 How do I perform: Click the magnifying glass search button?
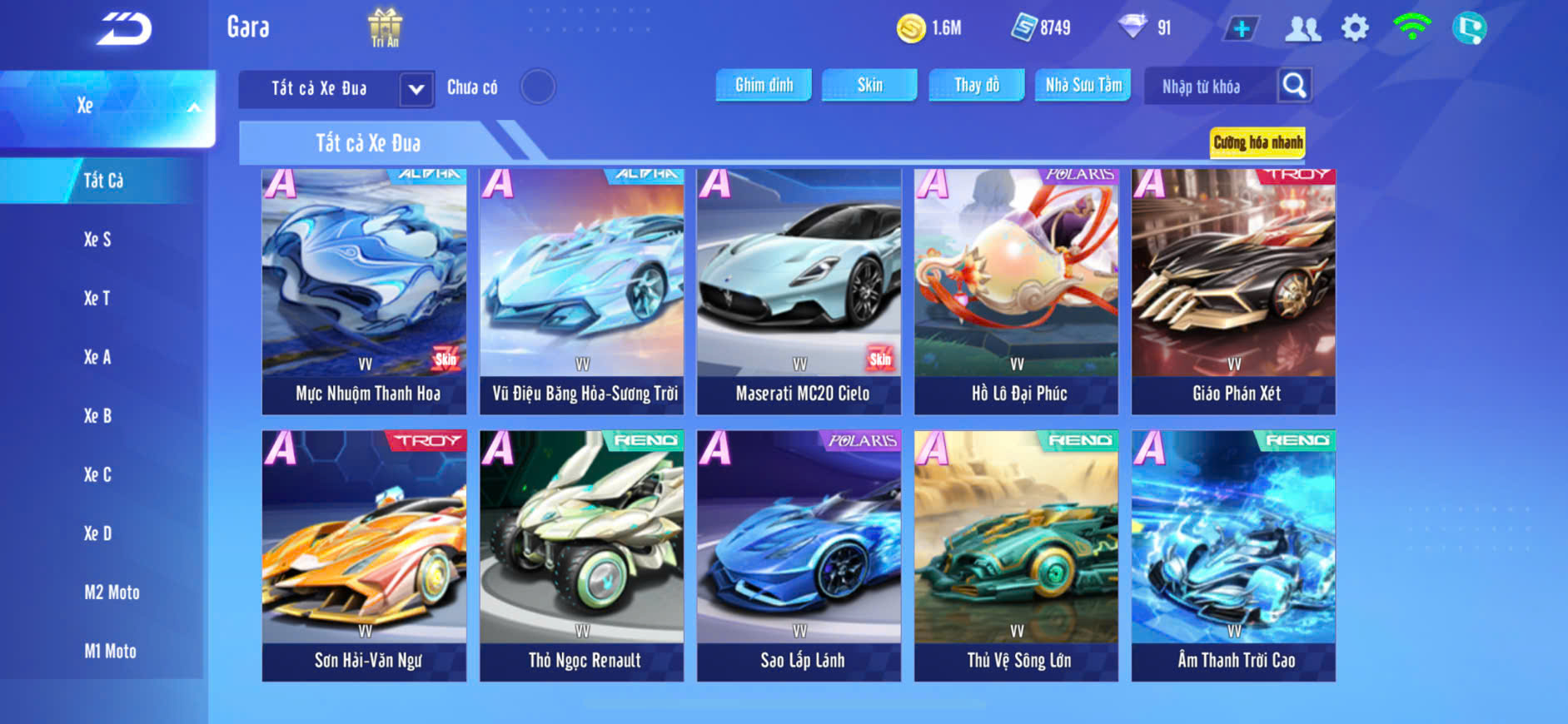pyautogui.click(x=1294, y=85)
